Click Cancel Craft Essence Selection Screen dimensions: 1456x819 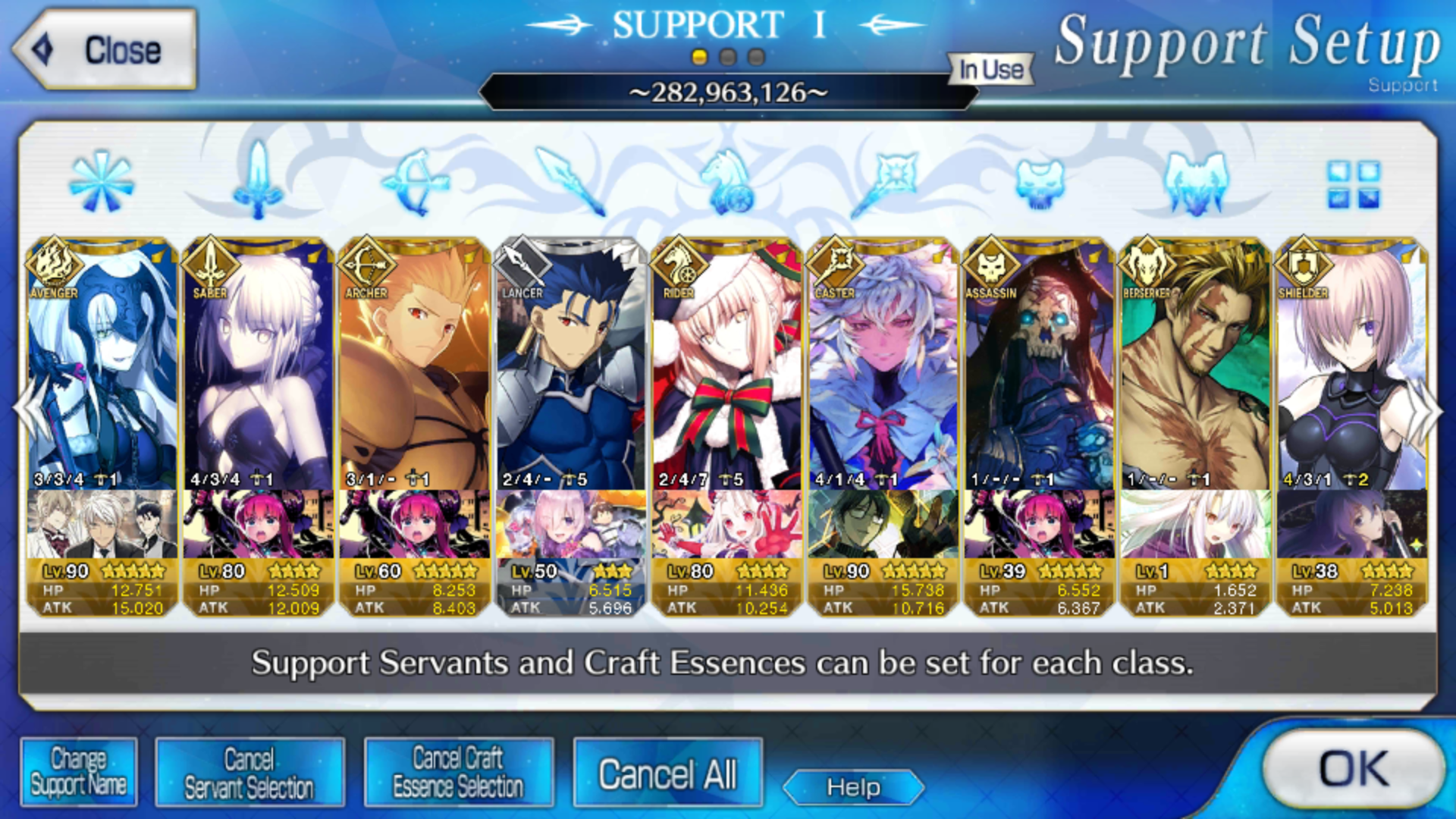pos(458,773)
